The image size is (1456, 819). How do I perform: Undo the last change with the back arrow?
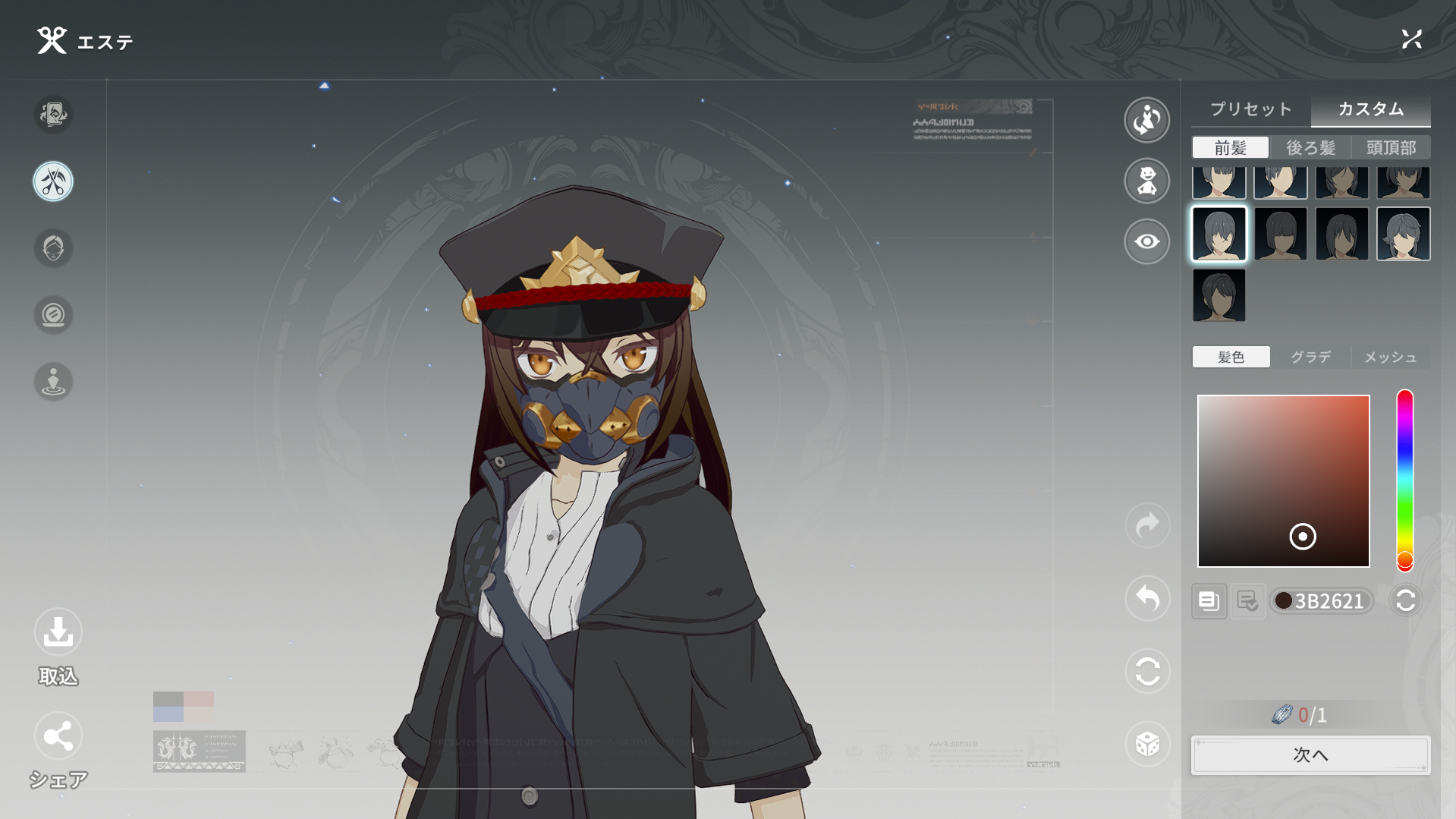(1146, 599)
